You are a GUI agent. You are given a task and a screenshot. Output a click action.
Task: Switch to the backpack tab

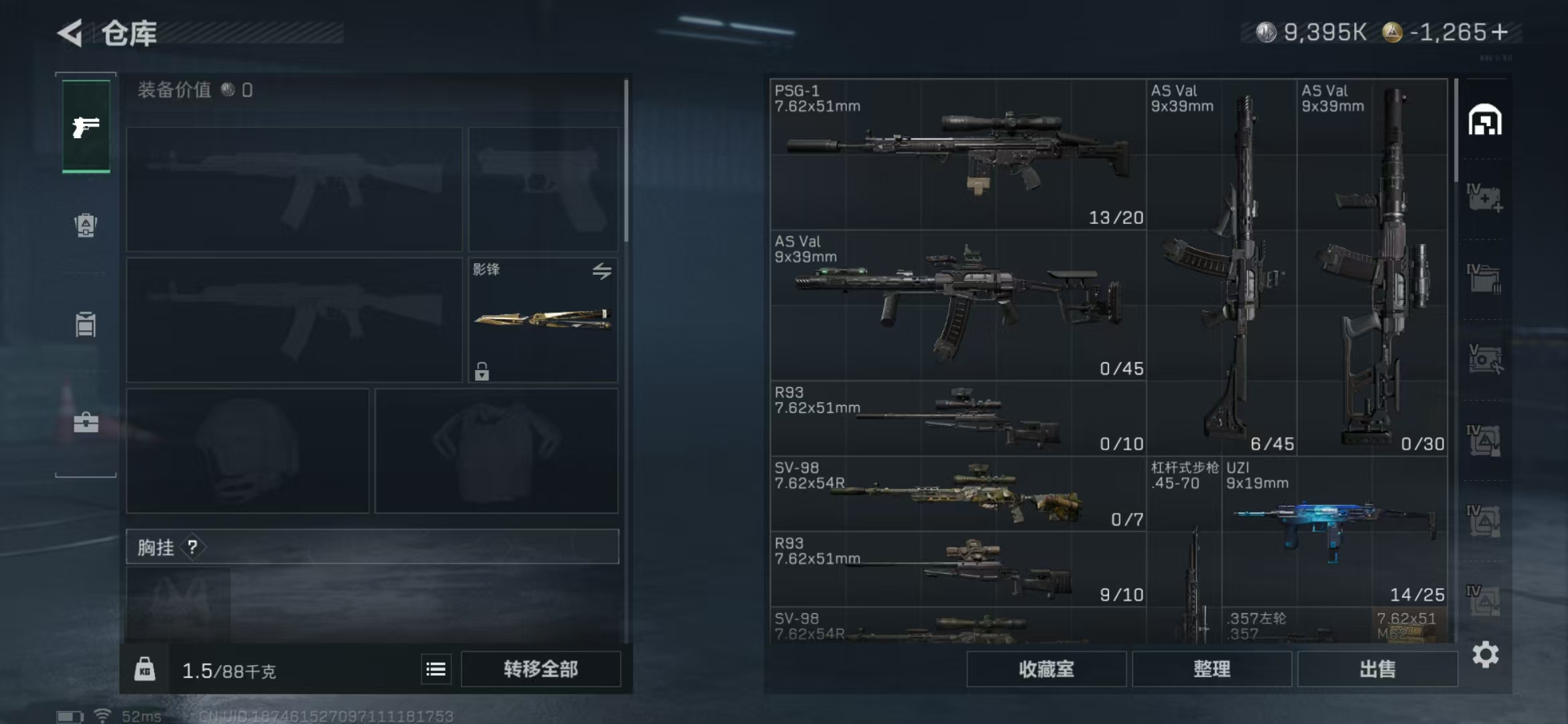point(86,225)
